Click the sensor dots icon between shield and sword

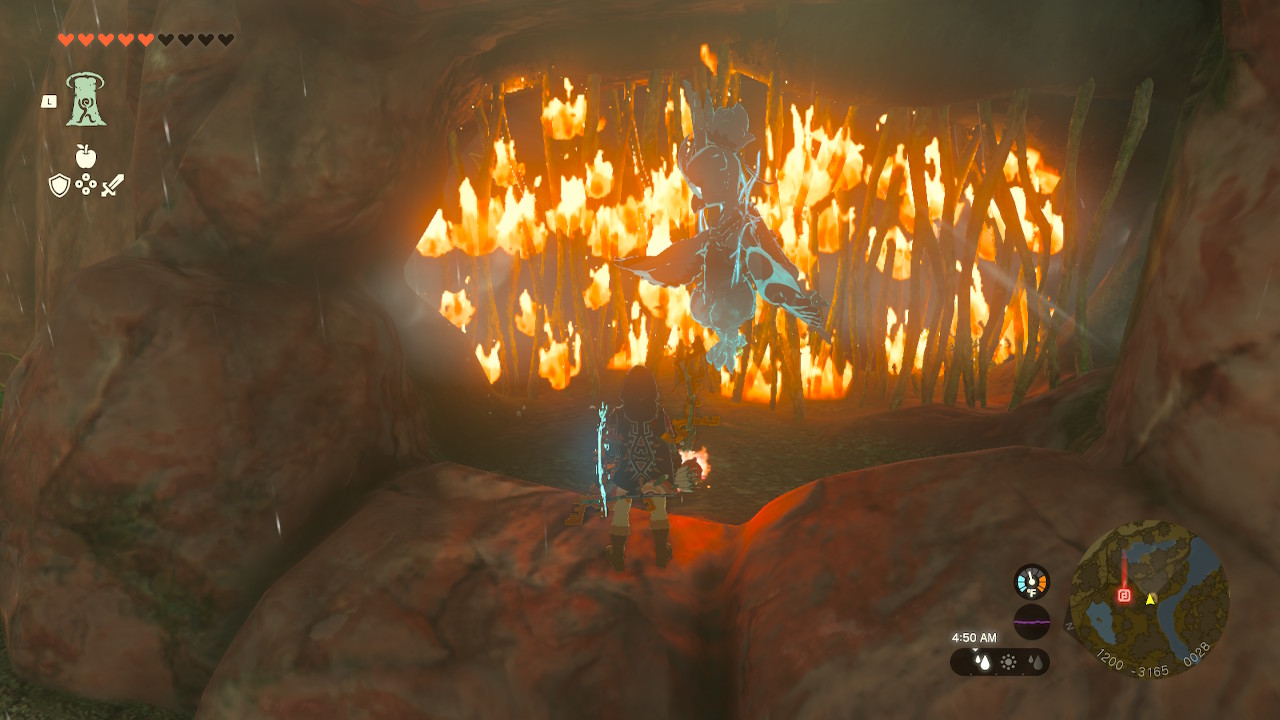point(85,183)
